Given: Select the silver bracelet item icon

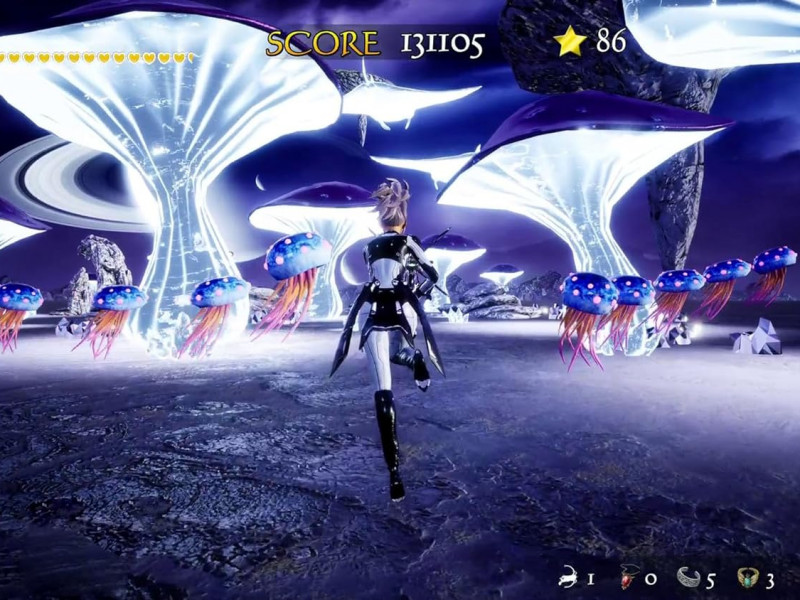Looking at the screenshot, I should pos(688,577).
